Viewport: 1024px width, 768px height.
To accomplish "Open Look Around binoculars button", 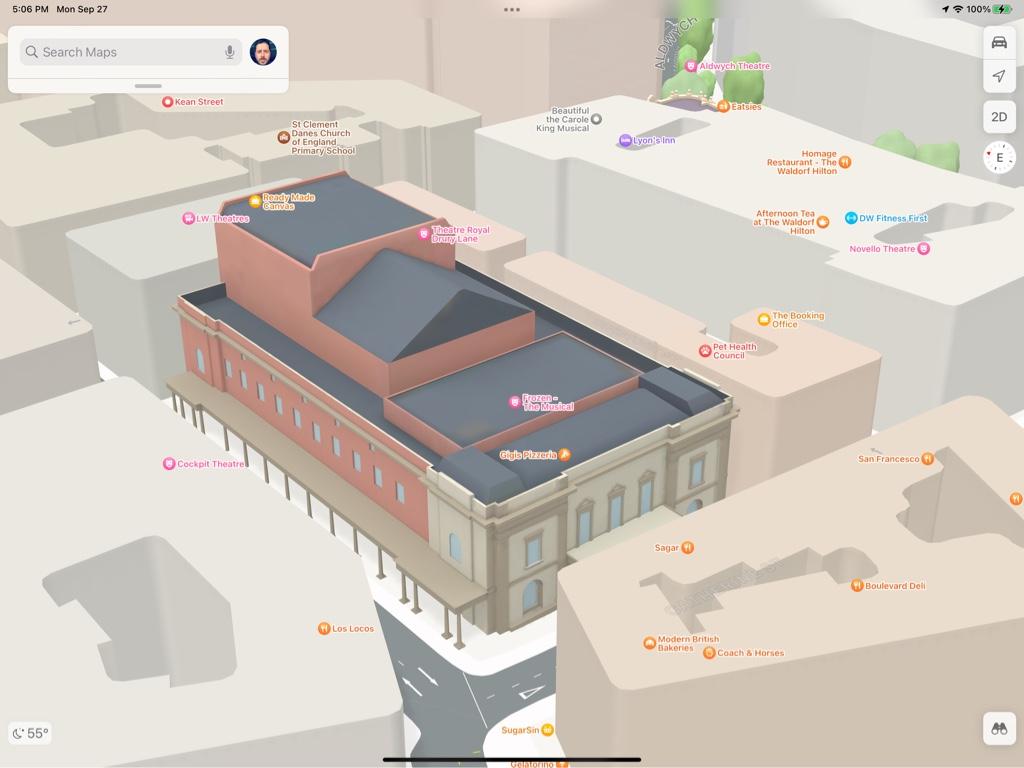I will 998,728.
